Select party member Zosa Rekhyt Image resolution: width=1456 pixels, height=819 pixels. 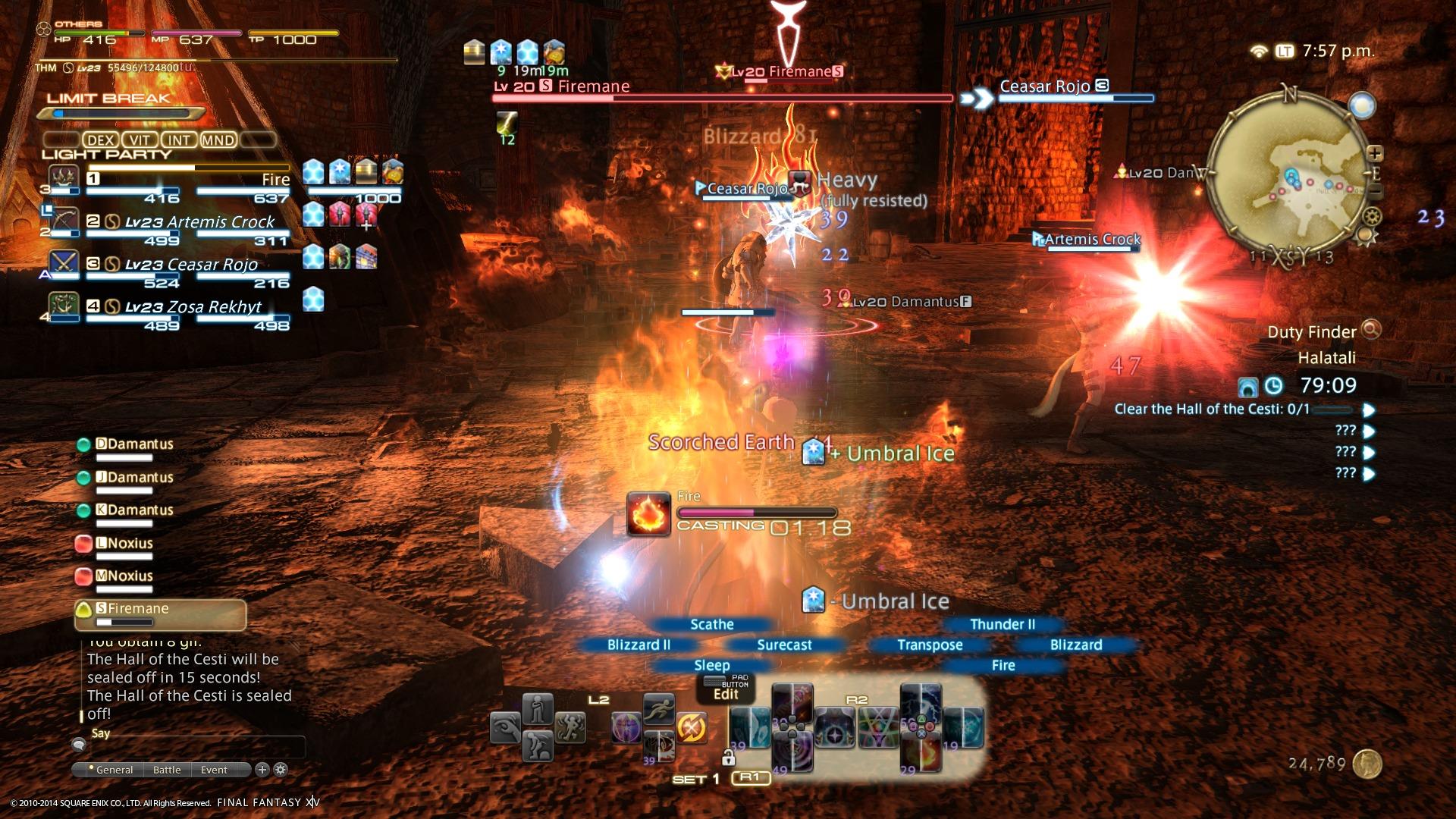pos(188,307)
